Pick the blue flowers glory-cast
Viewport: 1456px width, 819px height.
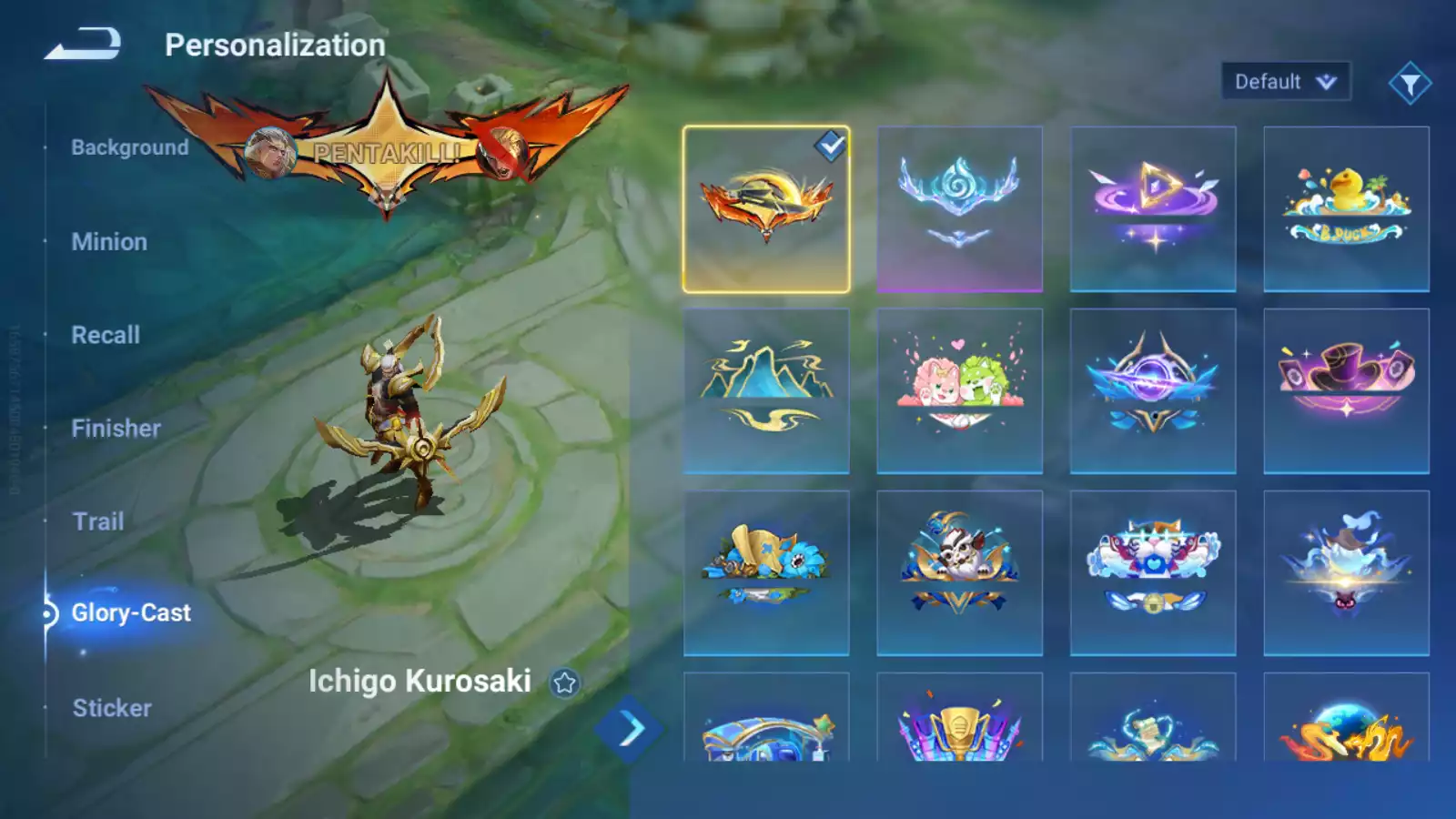point(766,573)
